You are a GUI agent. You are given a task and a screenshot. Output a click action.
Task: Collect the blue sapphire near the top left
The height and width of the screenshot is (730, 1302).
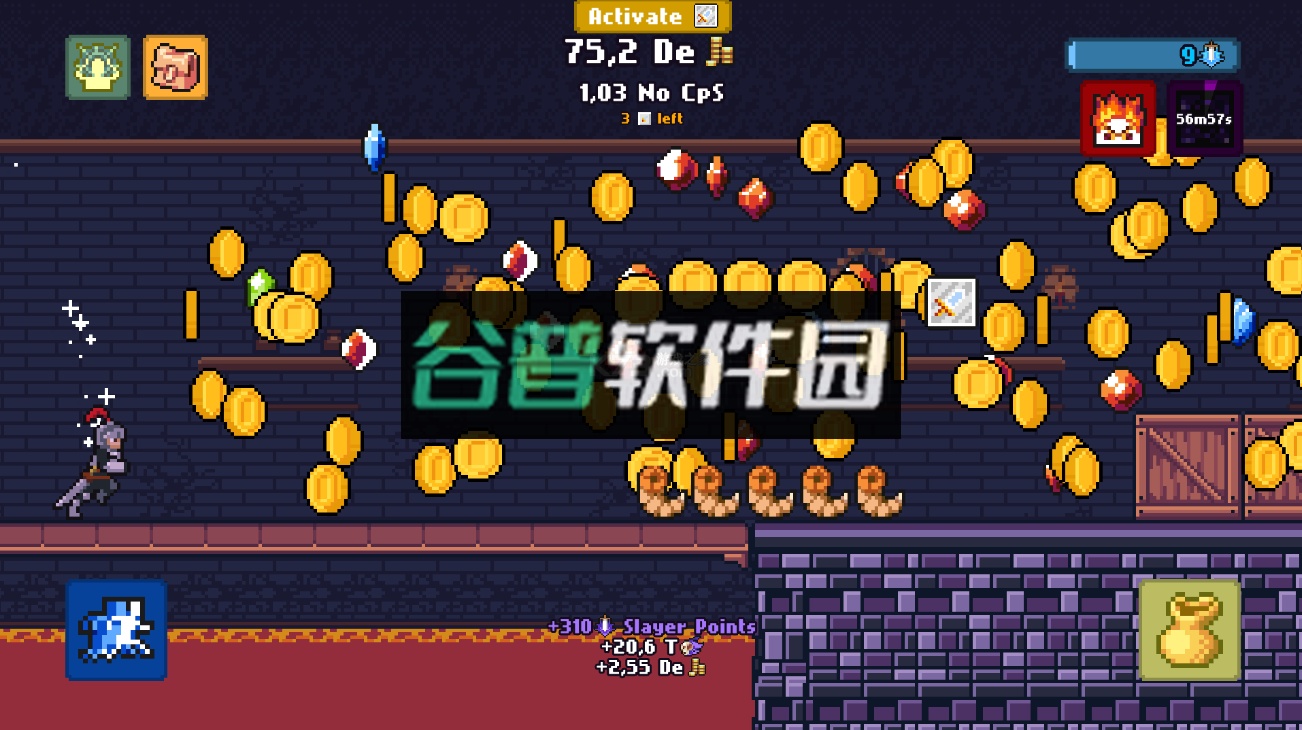(377, 148)
